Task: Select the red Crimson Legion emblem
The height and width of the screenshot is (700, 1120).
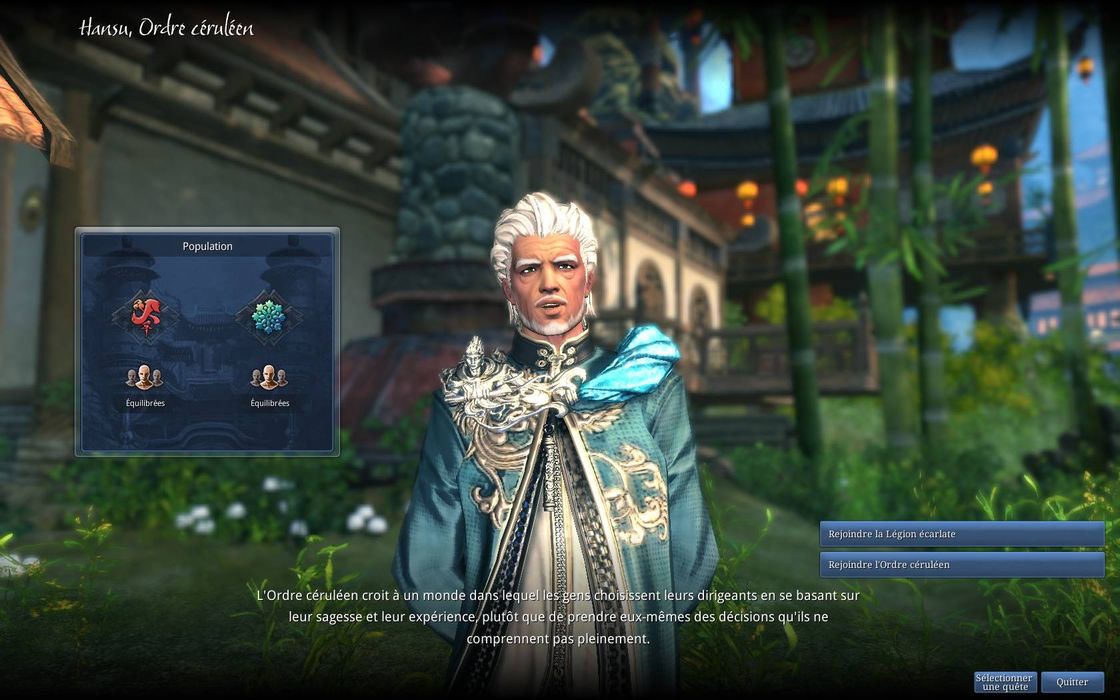Action: [x=145, y=316]
